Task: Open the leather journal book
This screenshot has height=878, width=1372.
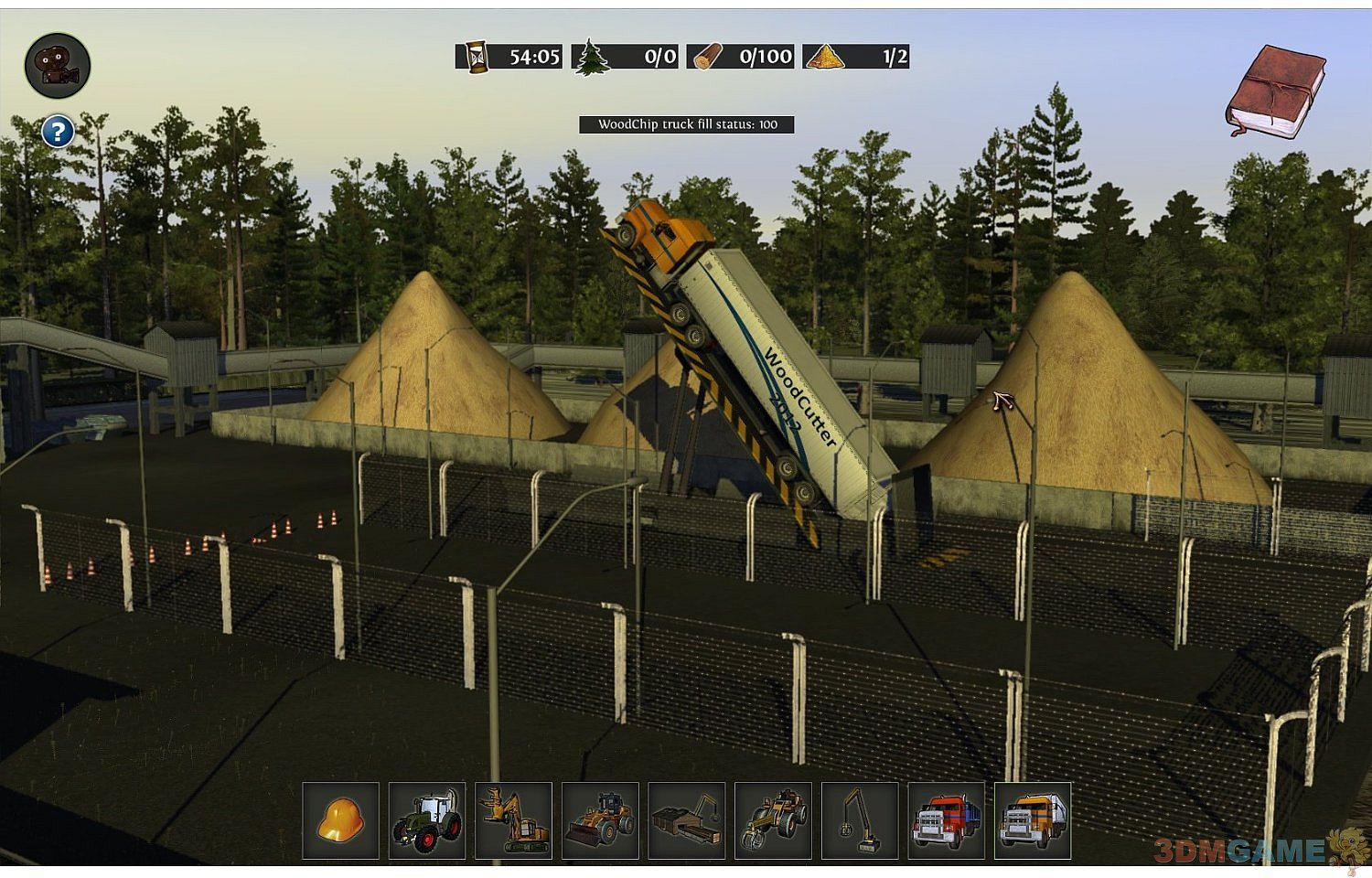Action: (x=1275, y=91)
